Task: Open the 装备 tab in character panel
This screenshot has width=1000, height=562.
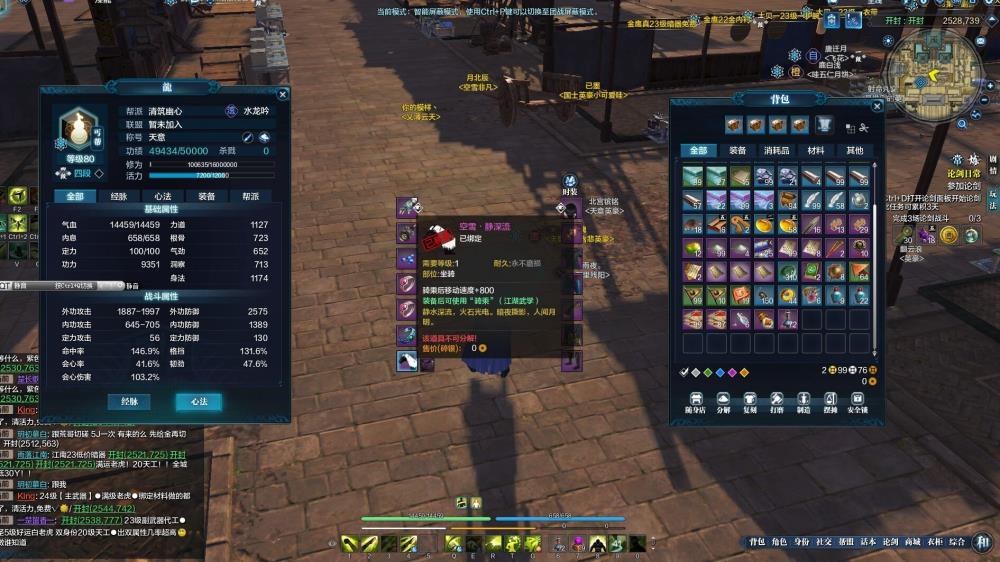Action: [x=206, y=197]
